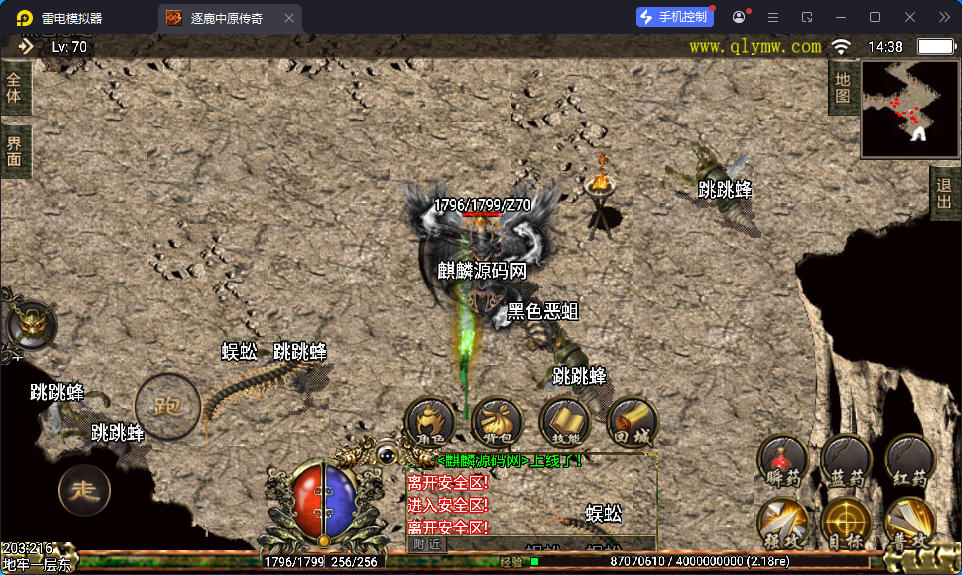The height and width of the screenshot is (575, 962).
Task: Use the 回城 town return scroll
Action: click(x=631, y=422)
